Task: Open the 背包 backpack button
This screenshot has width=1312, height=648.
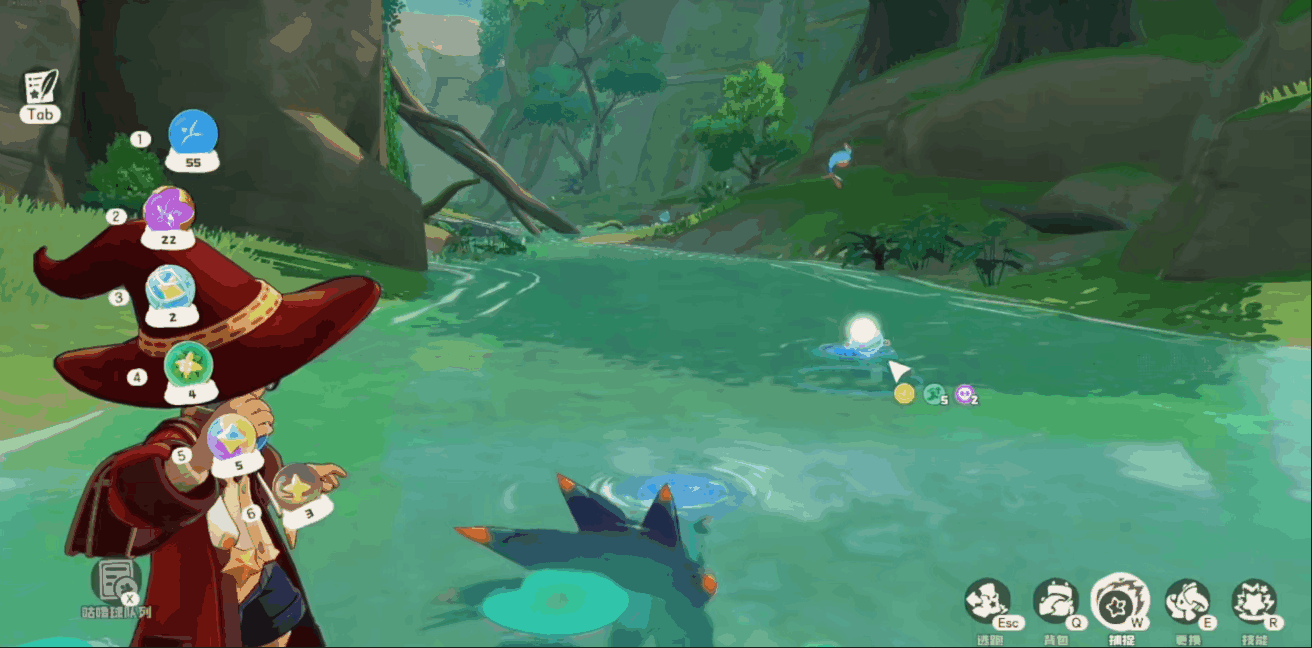Action: pos(1055,601)
